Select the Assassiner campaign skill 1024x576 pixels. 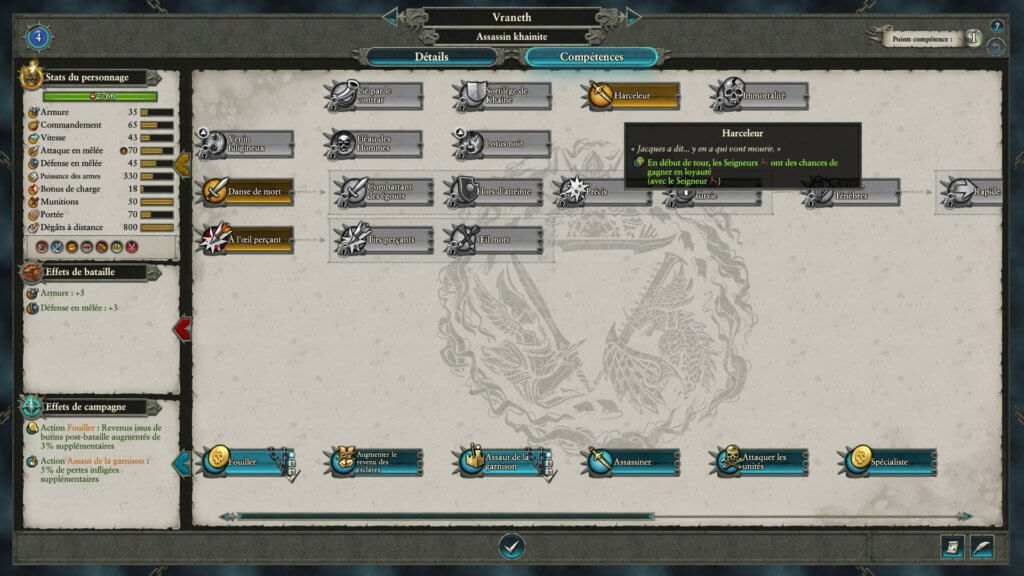[632, 462]
